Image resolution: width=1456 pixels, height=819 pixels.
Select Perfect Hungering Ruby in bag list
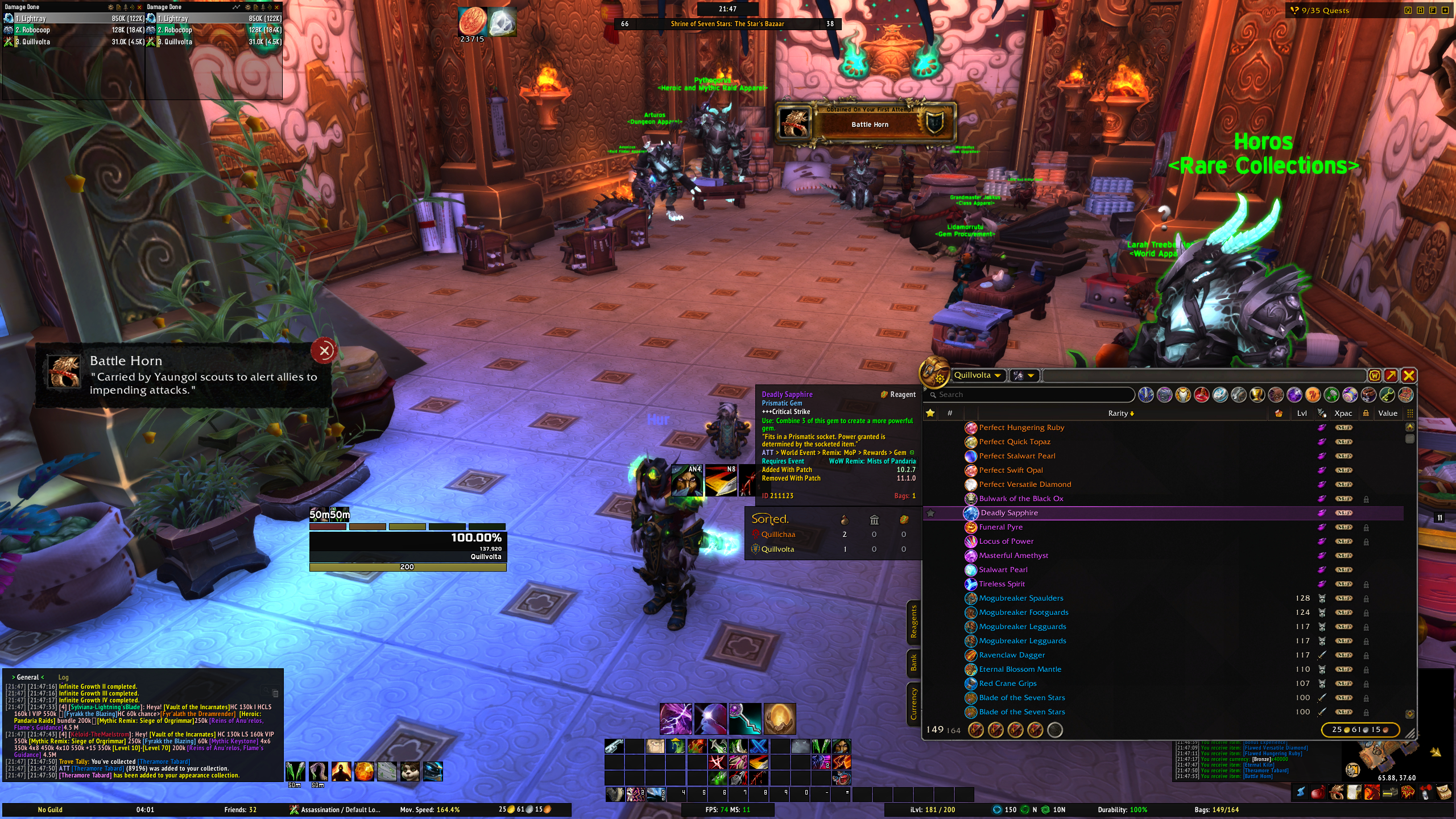[x=1021, y=428]
